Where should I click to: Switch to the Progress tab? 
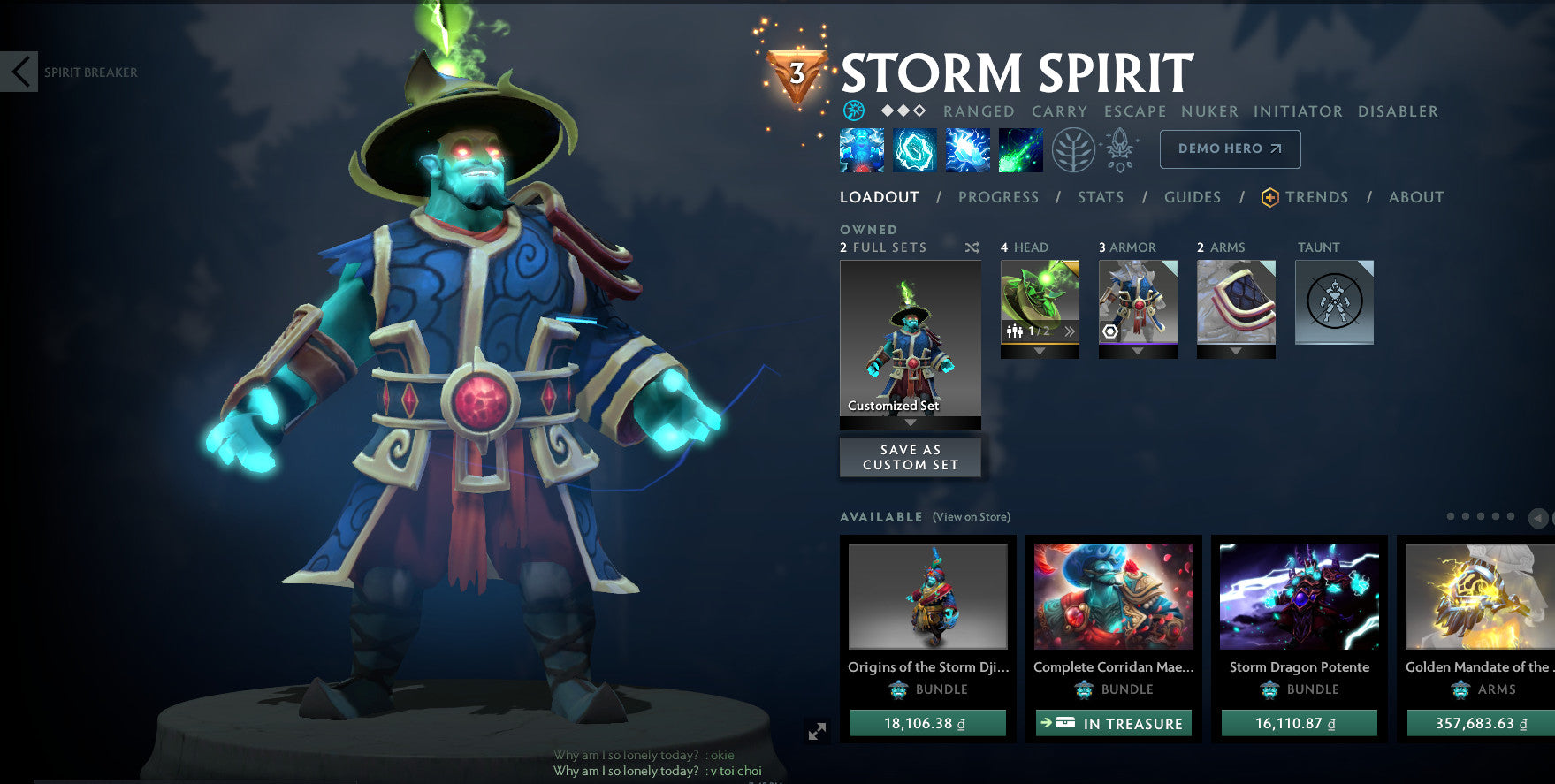998,197
